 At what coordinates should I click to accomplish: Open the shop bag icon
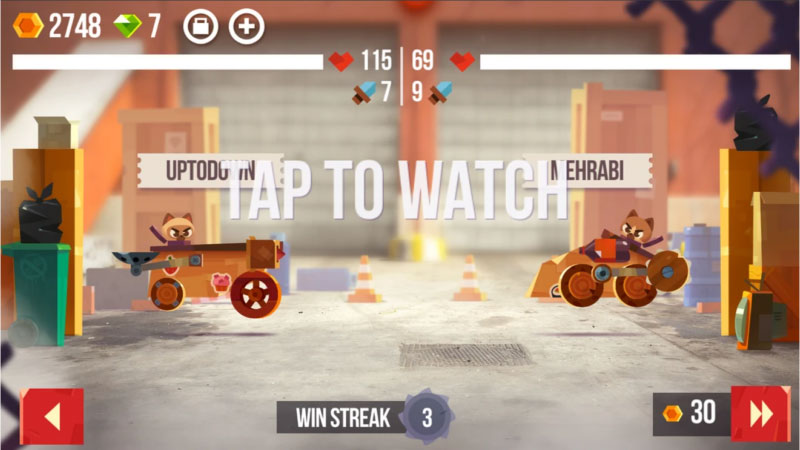click(x=200, y=26)
